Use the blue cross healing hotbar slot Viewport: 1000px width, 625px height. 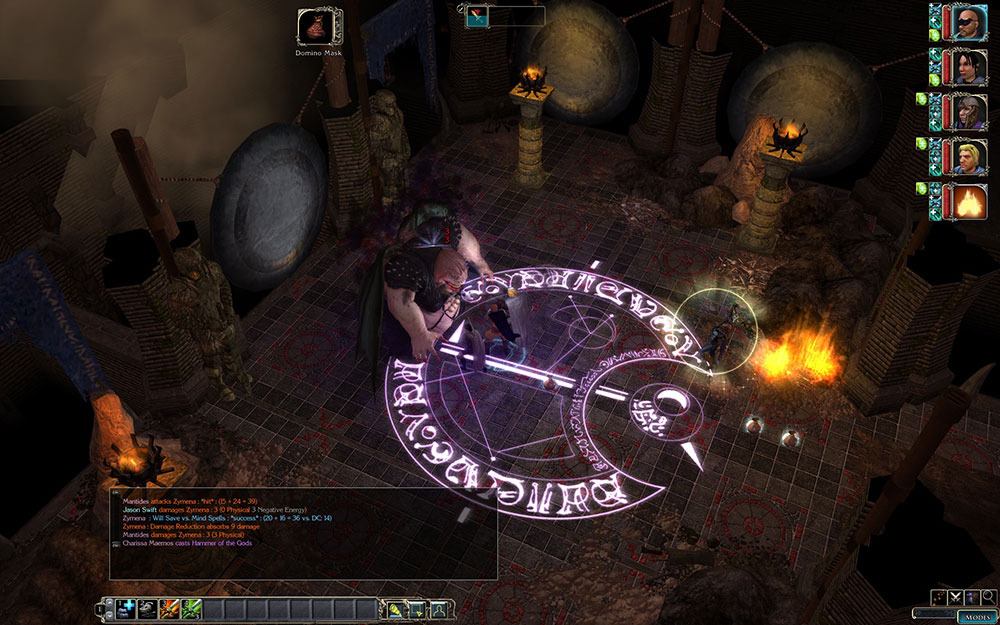click(x=127, y=608)
